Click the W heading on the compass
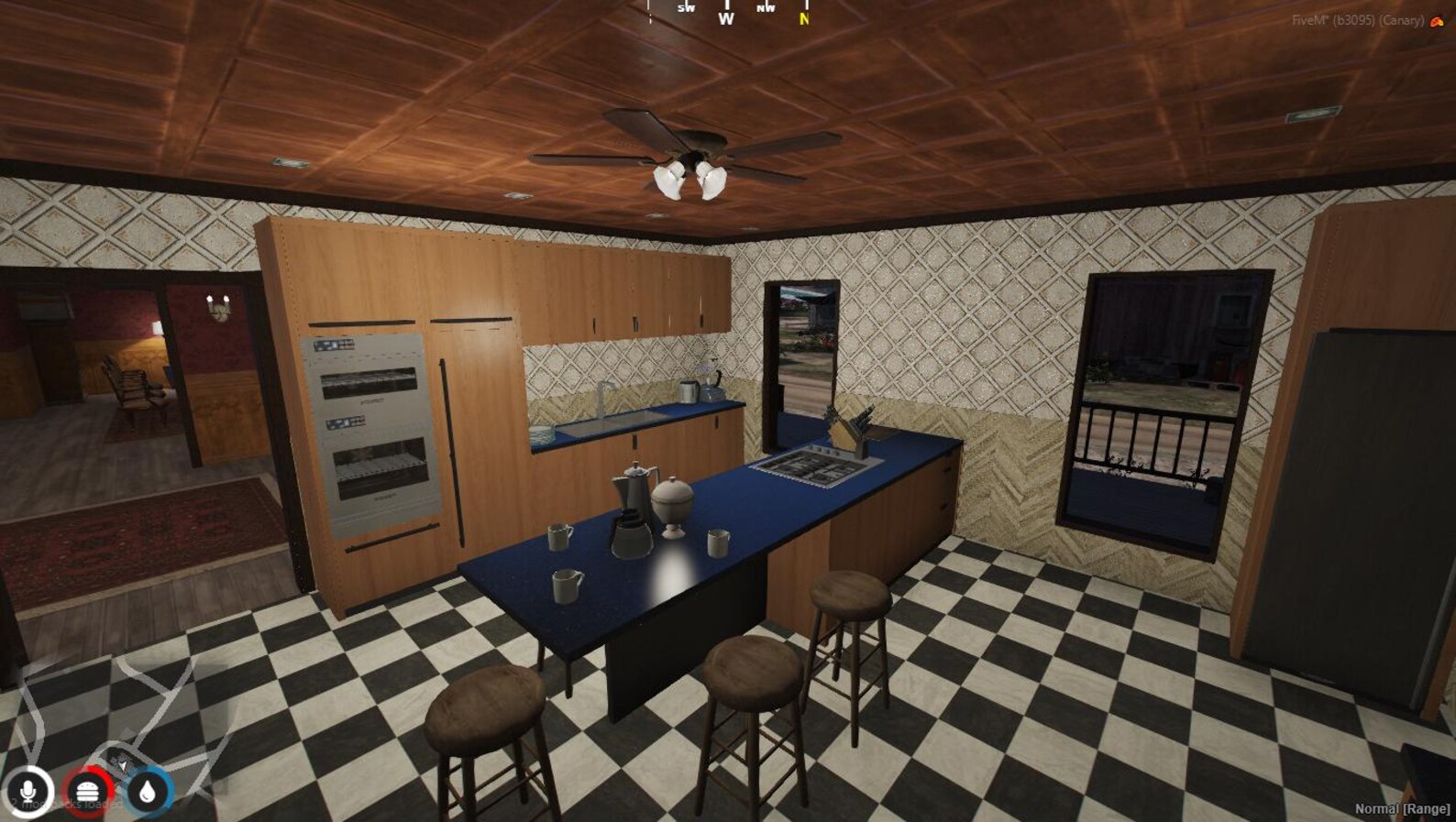1456x822 pixels. (x=724, y=18)
